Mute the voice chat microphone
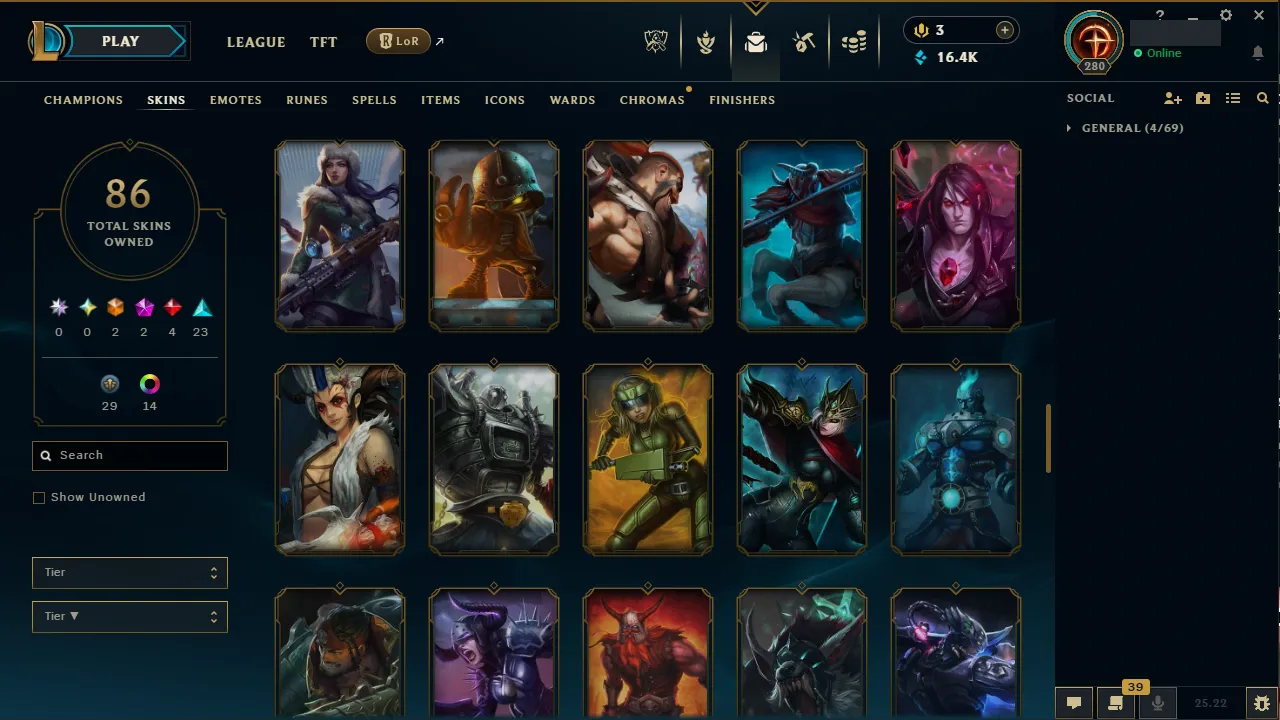The image size is (1280, 720). coord(1157,702)
